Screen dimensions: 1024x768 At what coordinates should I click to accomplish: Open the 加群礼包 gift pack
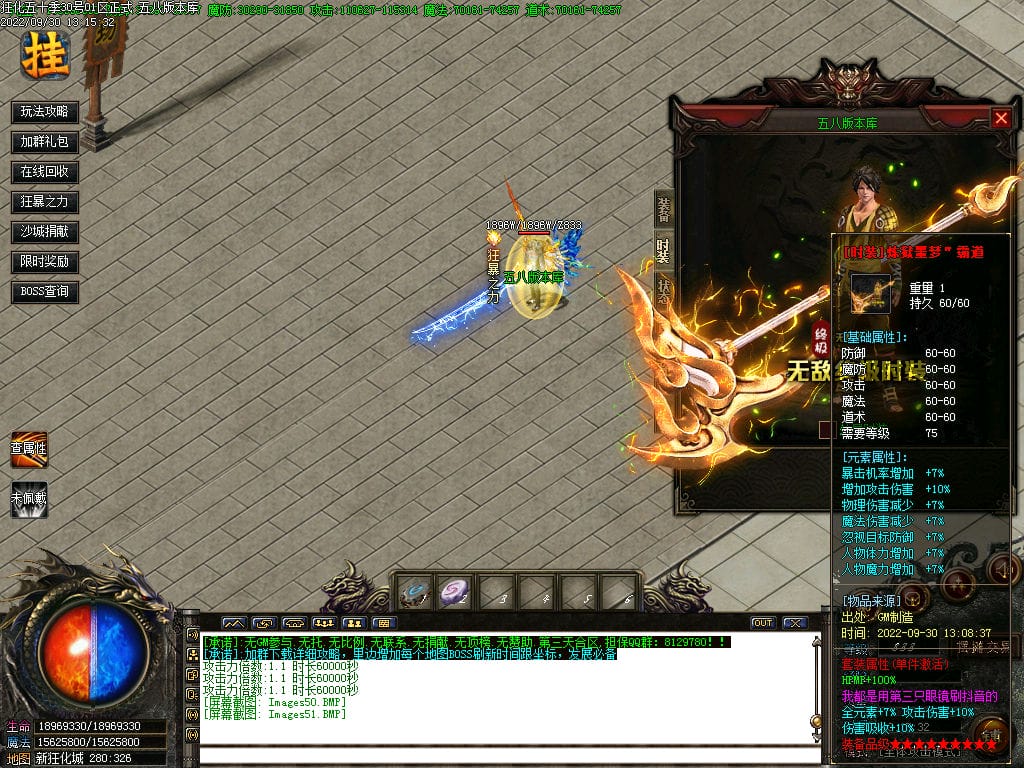tap(45, 142)
